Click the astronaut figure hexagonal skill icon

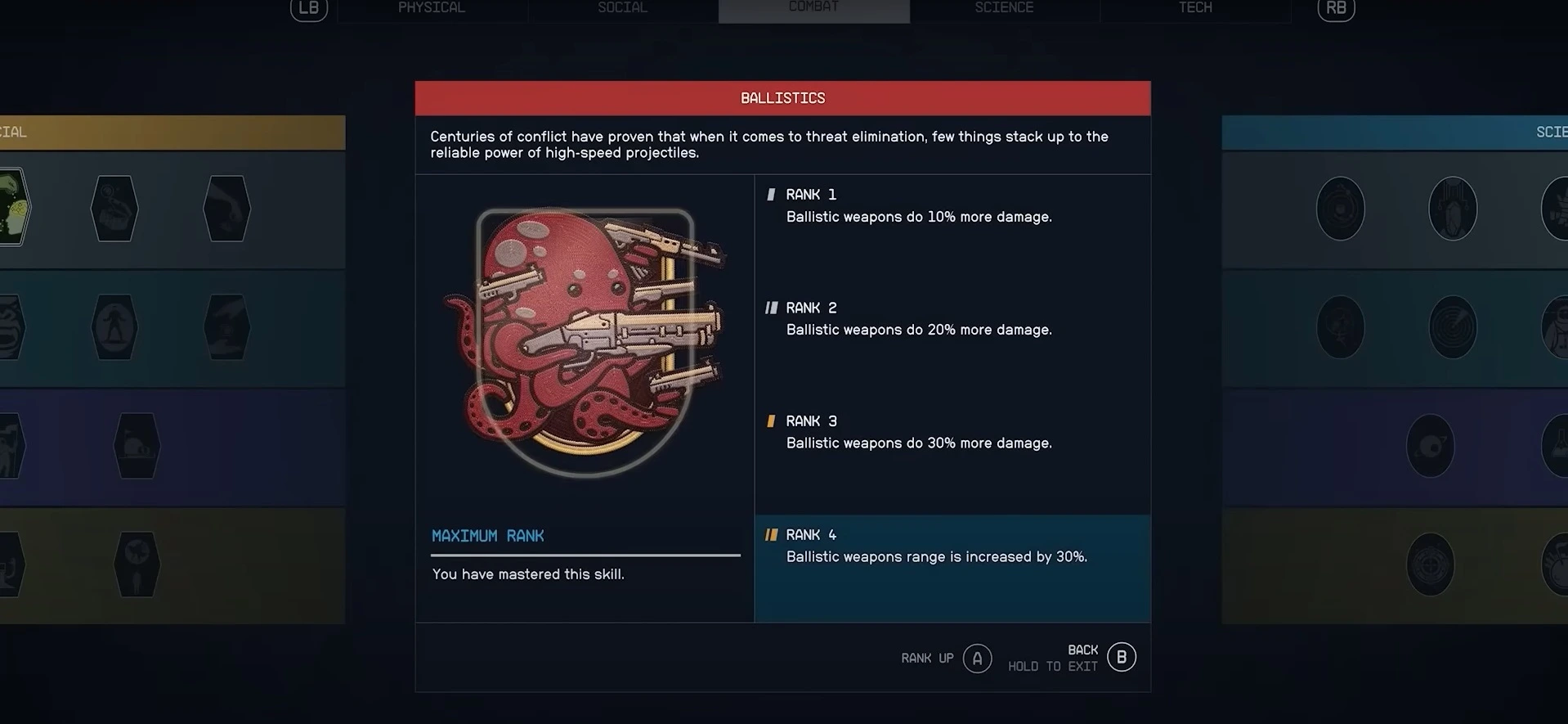point(114,328)
